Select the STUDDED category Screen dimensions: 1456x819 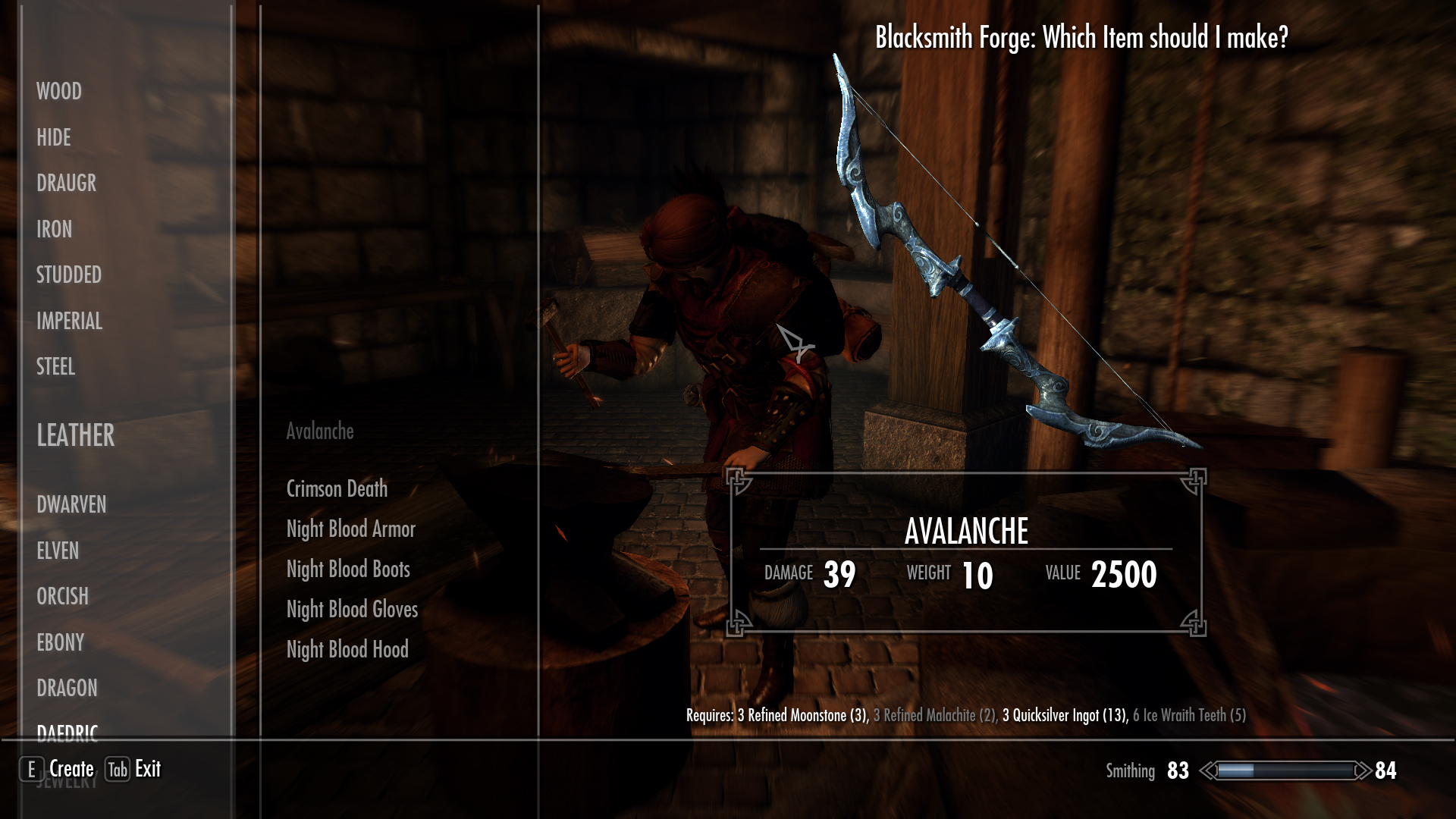[x=69, y=275]
